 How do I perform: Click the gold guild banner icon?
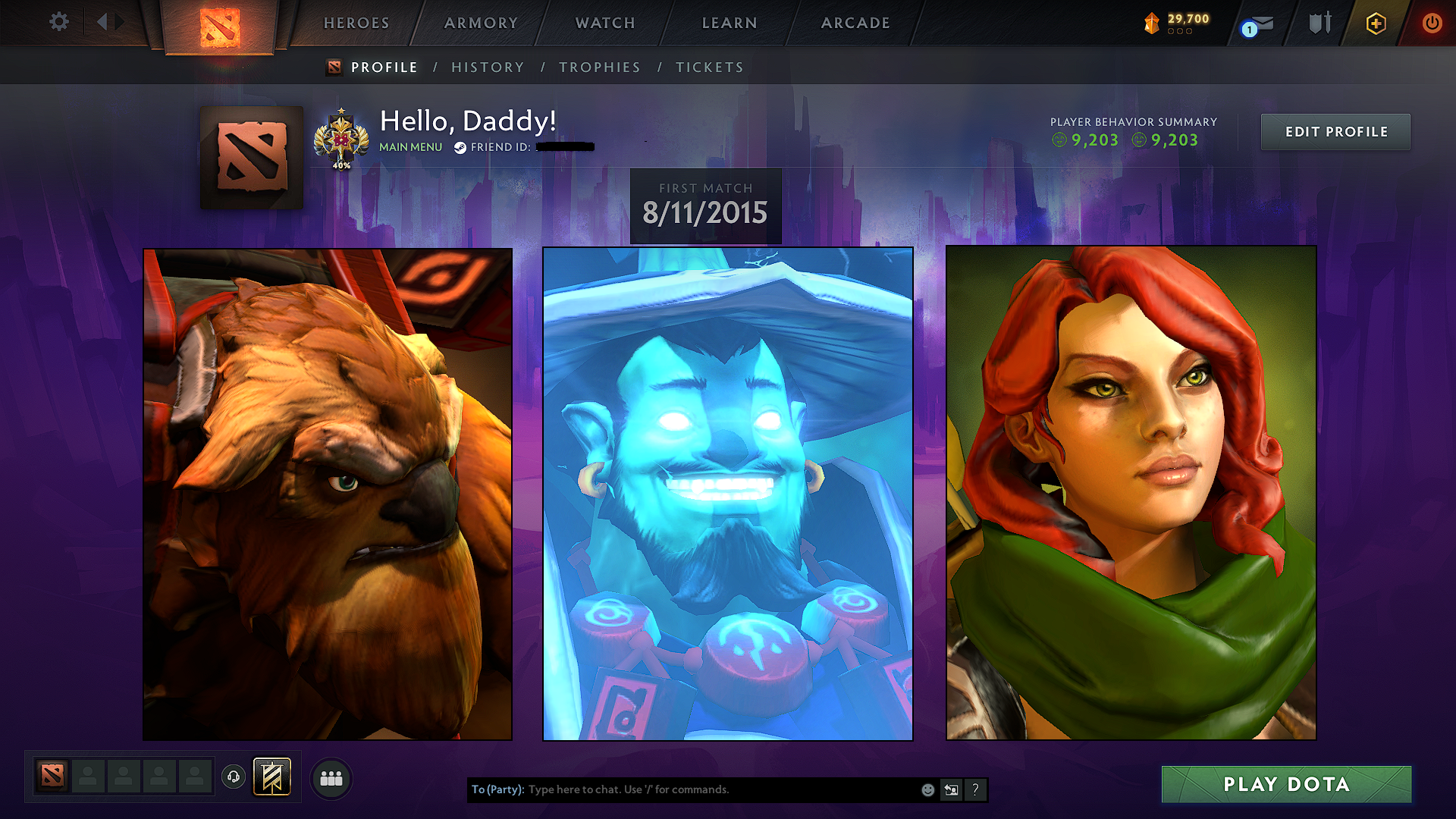271,776
